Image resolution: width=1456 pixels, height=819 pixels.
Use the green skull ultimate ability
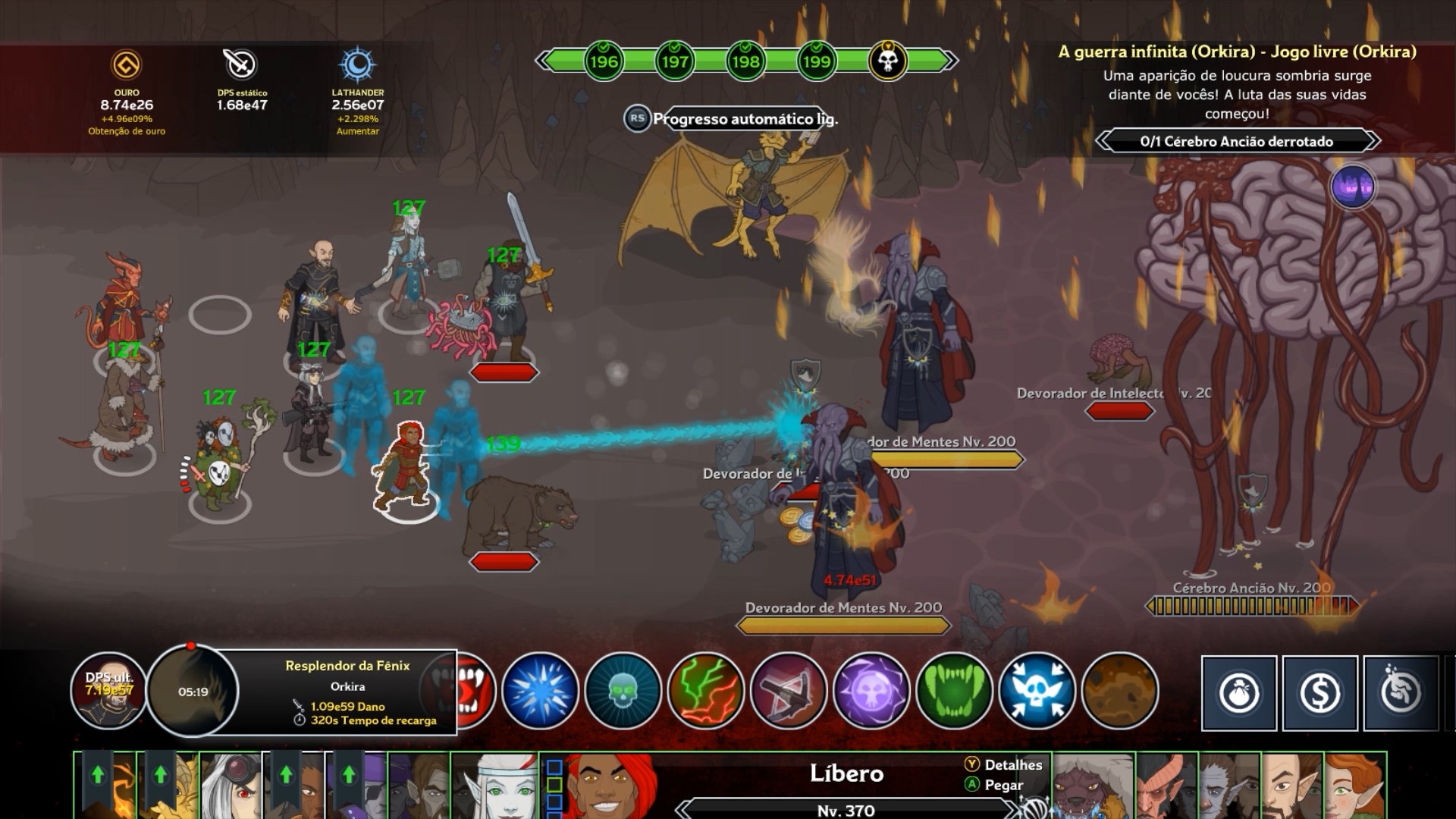click(623, 692)
